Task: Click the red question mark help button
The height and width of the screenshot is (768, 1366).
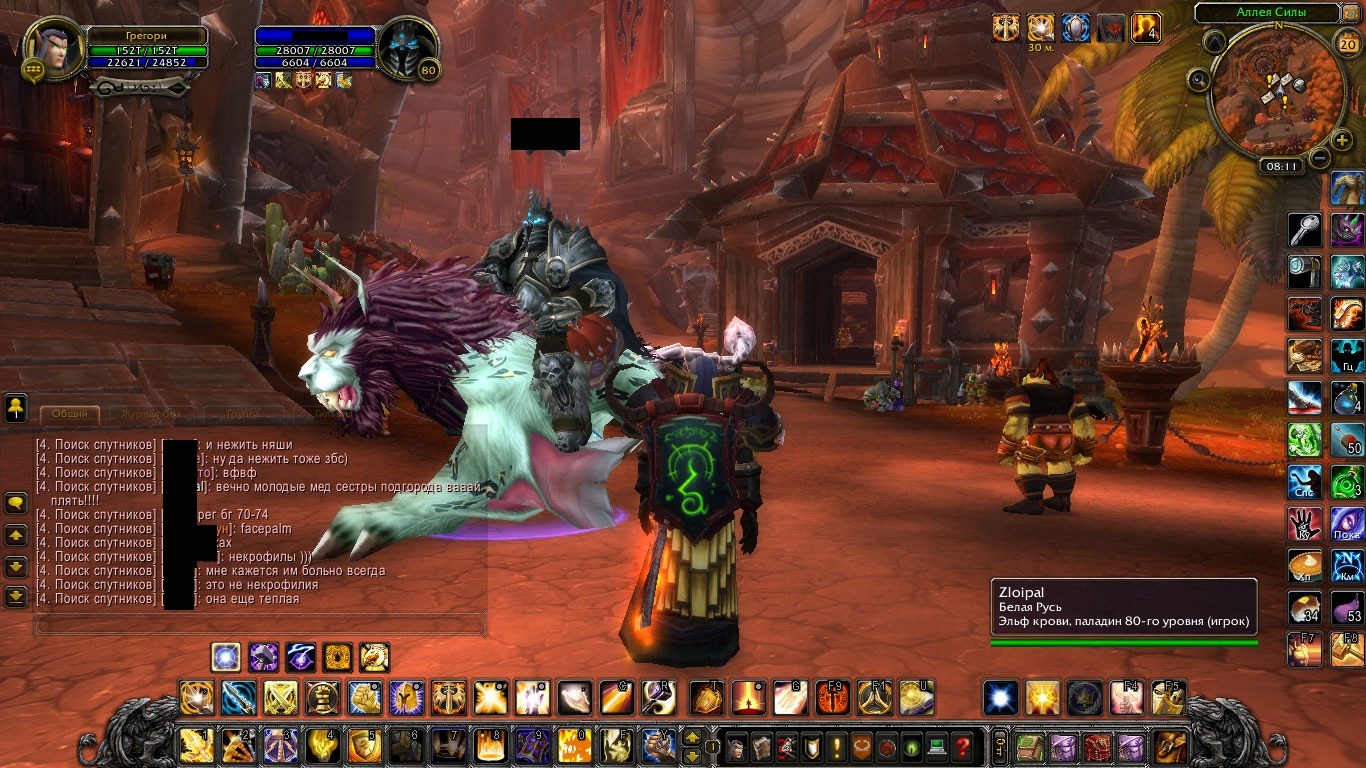Action: coord(962,746)
